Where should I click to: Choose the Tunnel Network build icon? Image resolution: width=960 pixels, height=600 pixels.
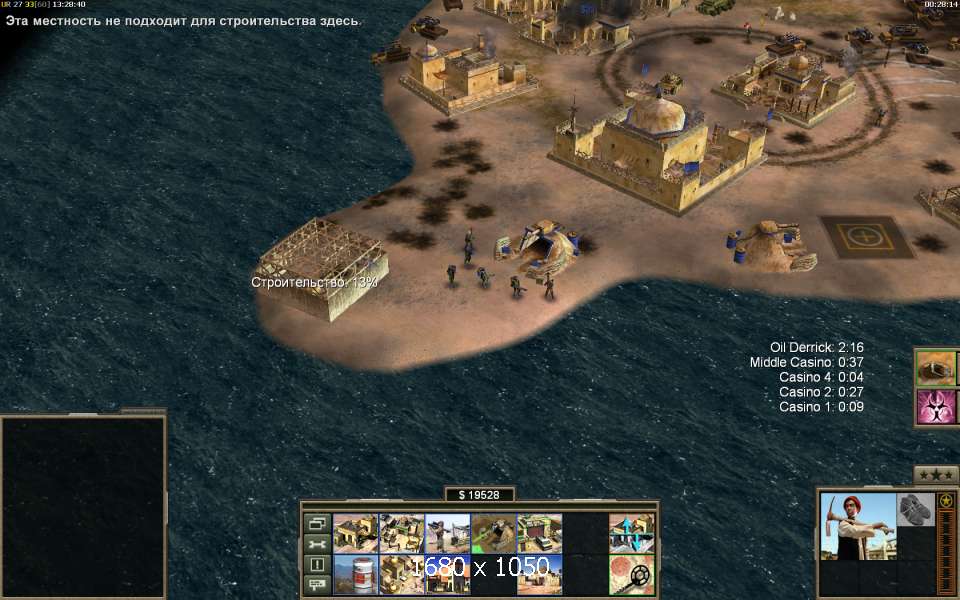(493, 534)
